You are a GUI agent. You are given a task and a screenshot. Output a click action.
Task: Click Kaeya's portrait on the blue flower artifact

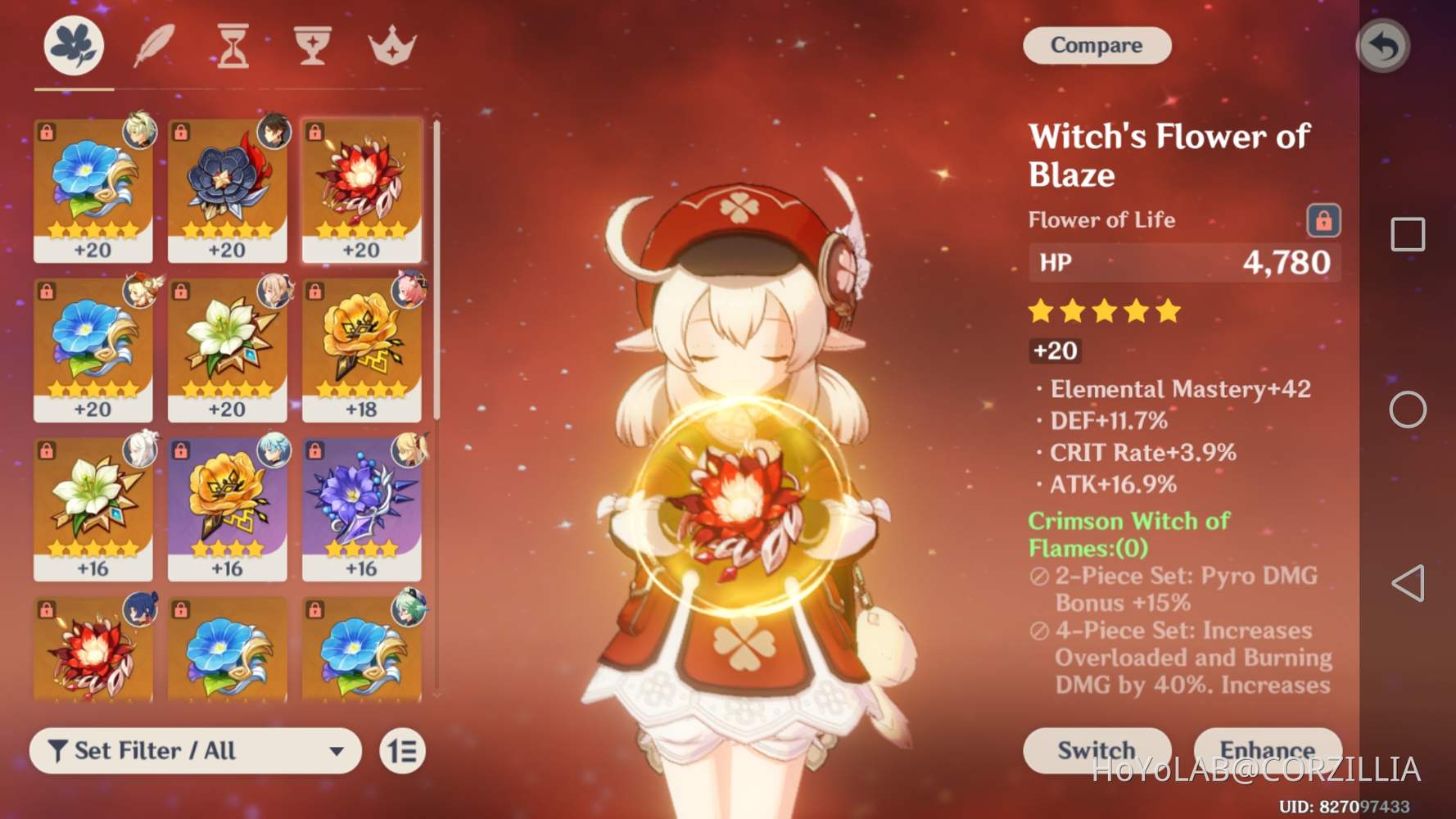(141, 133)
